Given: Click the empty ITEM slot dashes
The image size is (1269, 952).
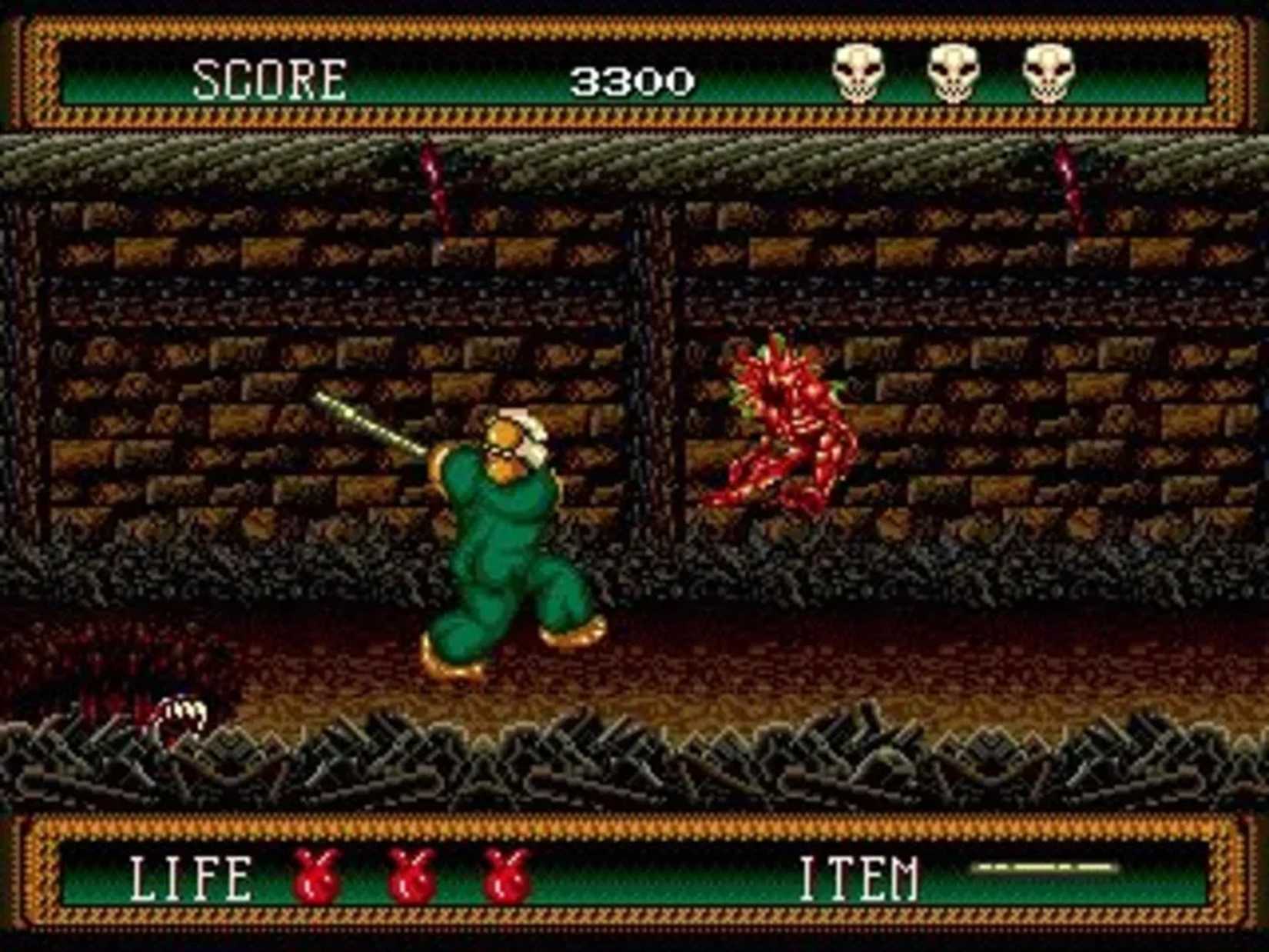Looking at the screenshot, I should pos(1031,869).
